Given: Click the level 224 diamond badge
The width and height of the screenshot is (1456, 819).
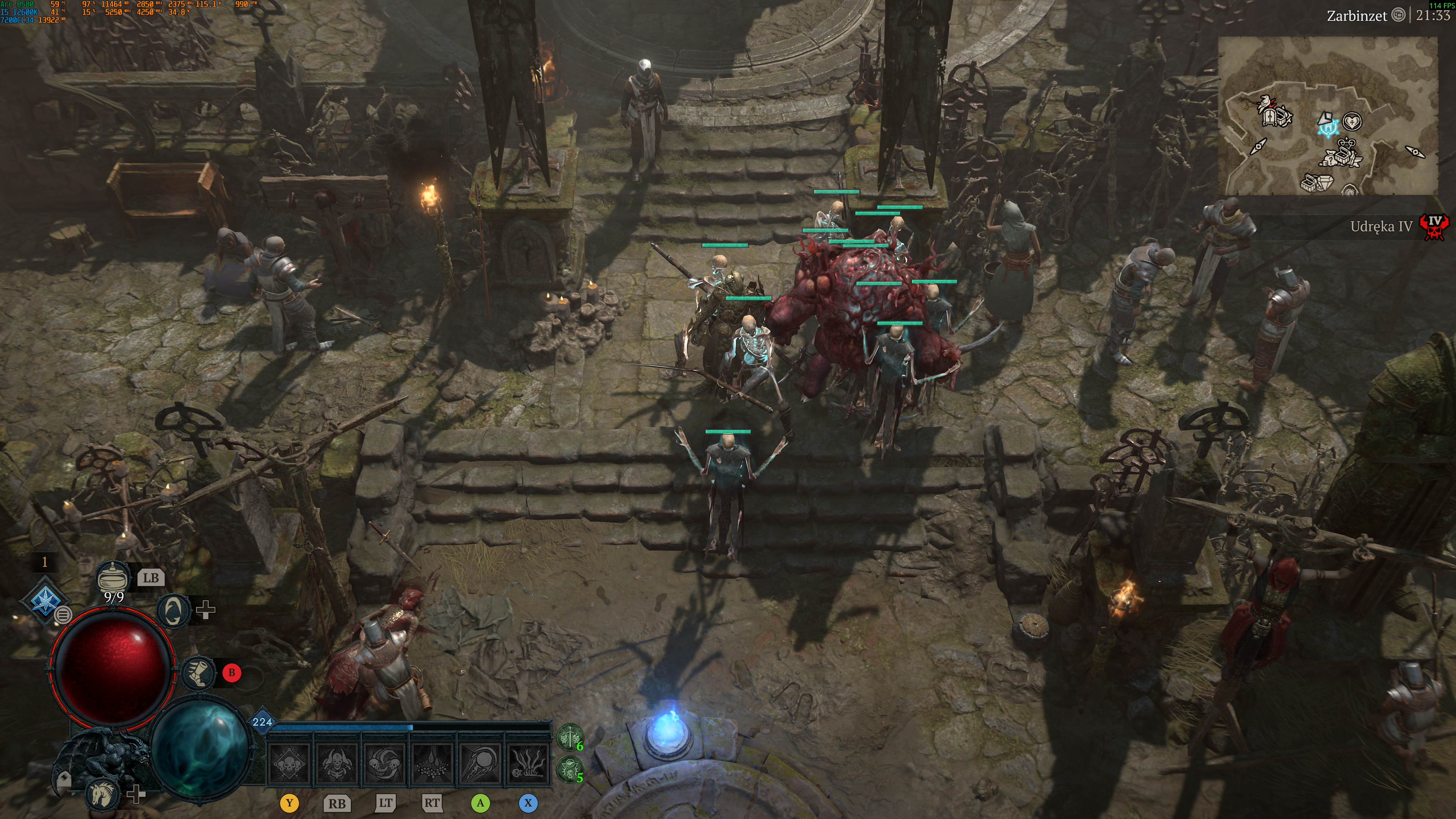Looking at the screenshot, I should [262, 722].
